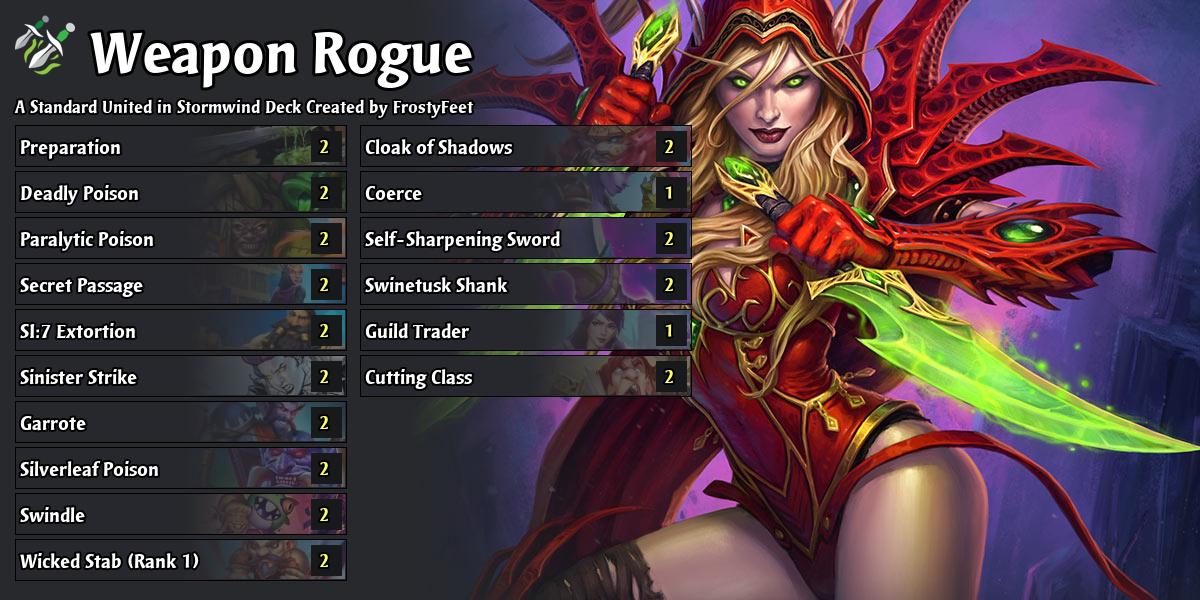Click the Self-Sharpening Sword card
Screen dimensions: 1200x600
point(525,239)
